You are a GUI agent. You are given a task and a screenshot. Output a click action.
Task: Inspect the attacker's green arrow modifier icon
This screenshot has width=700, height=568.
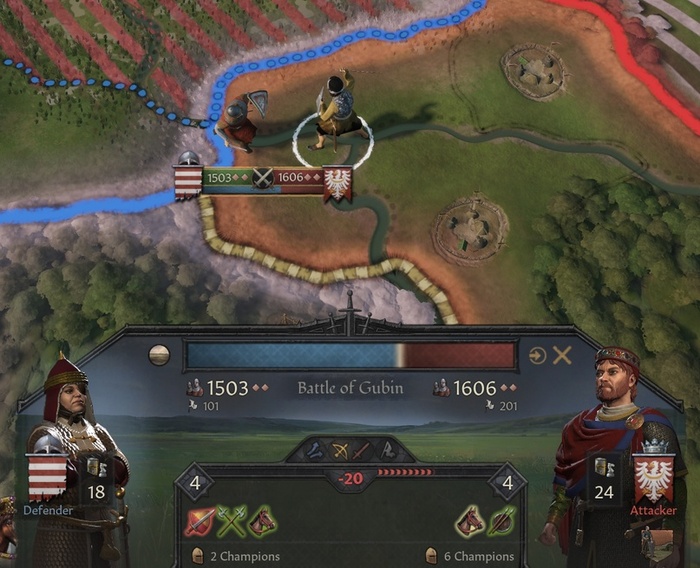[500, 521]
